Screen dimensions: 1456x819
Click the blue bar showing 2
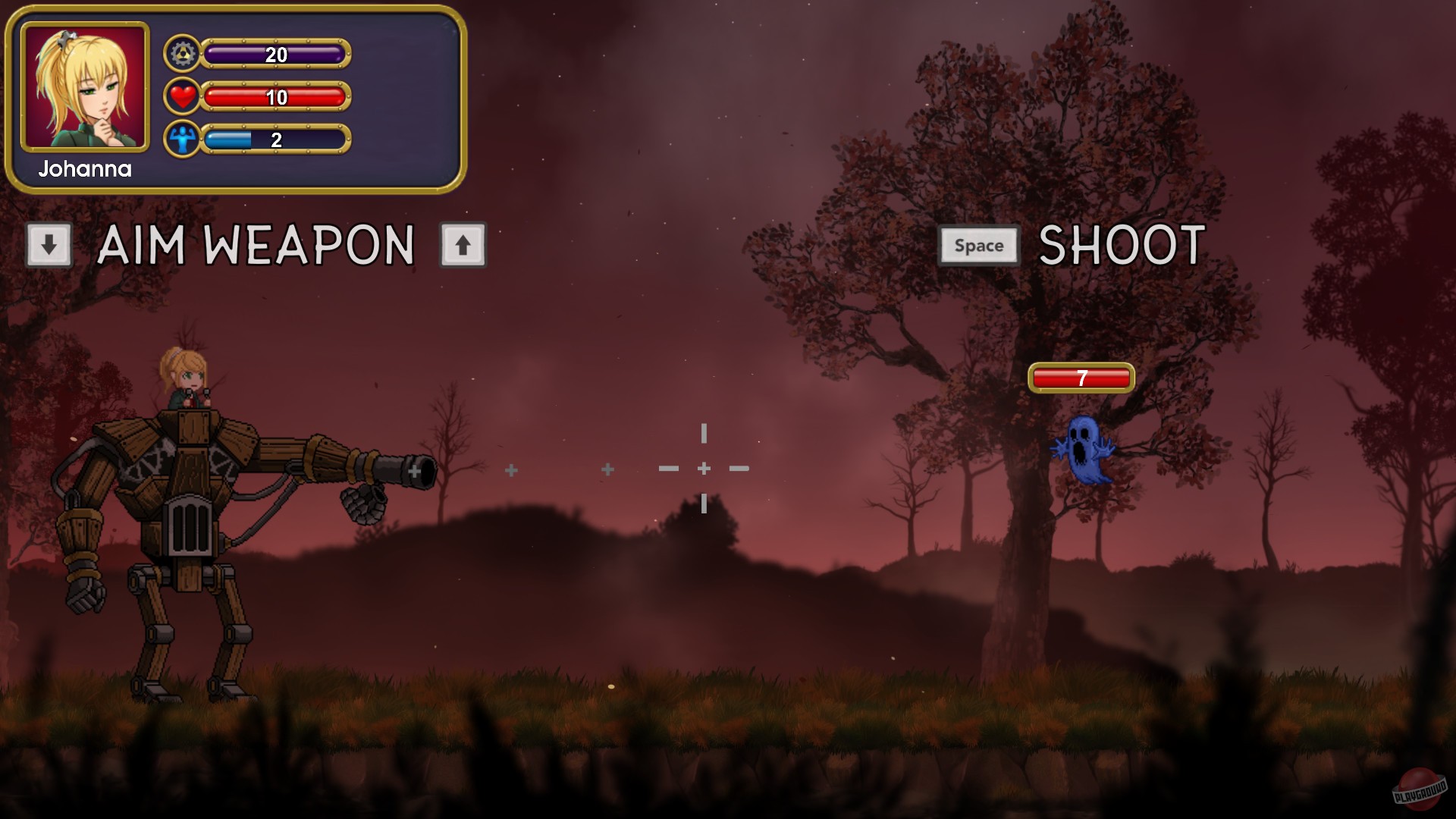(x=277, y=138)
